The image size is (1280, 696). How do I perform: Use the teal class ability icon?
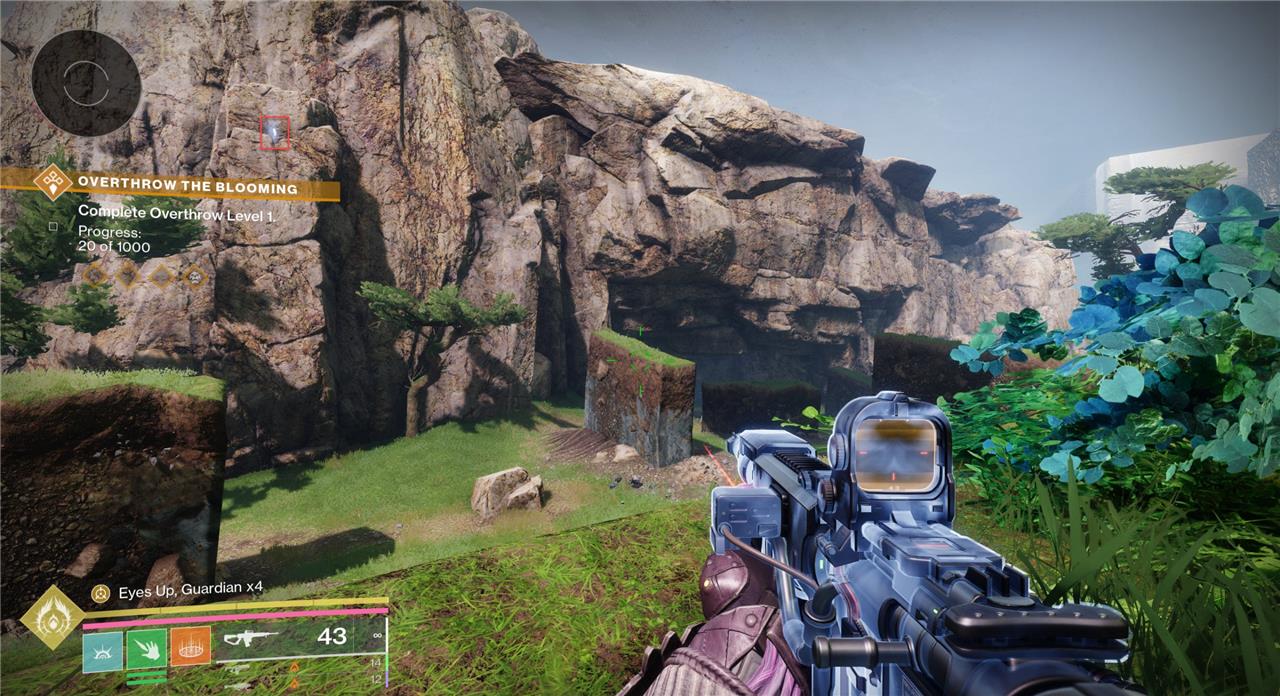pos(102,646)
